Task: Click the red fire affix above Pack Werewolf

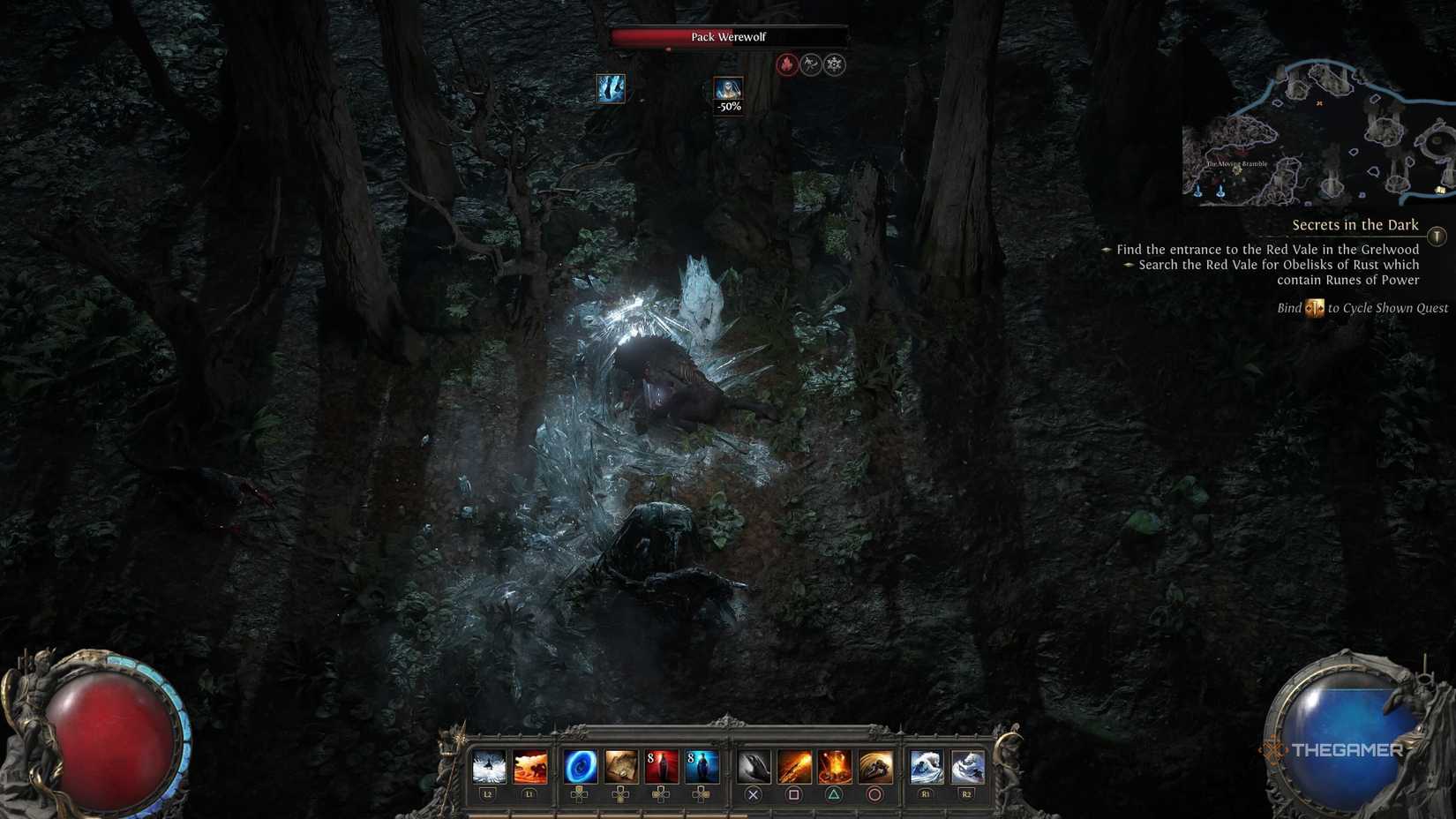Action: 787,64
